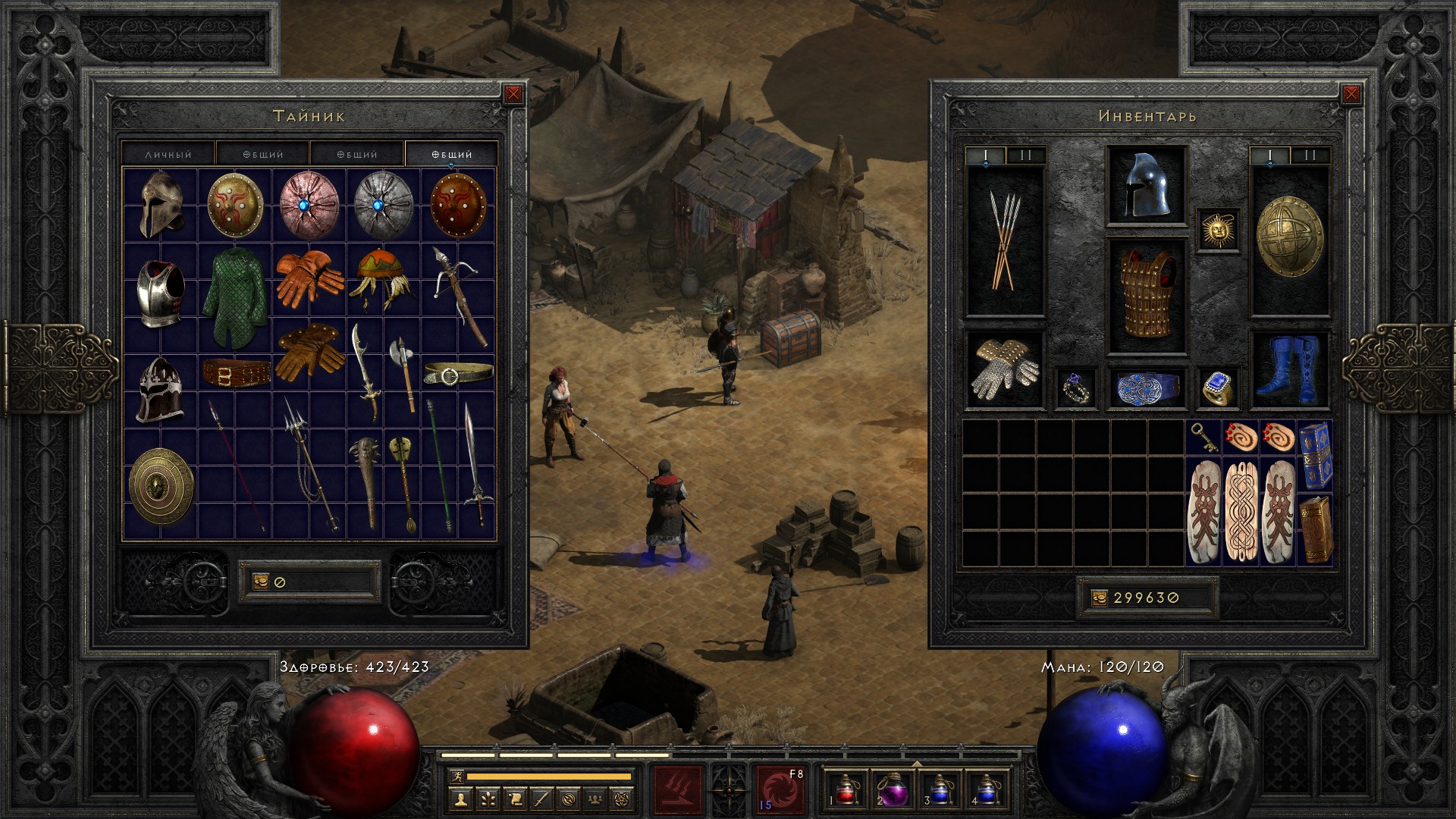Open the left-click skill selector
This screenshot has height=819, width=1456.
[678, 789]
